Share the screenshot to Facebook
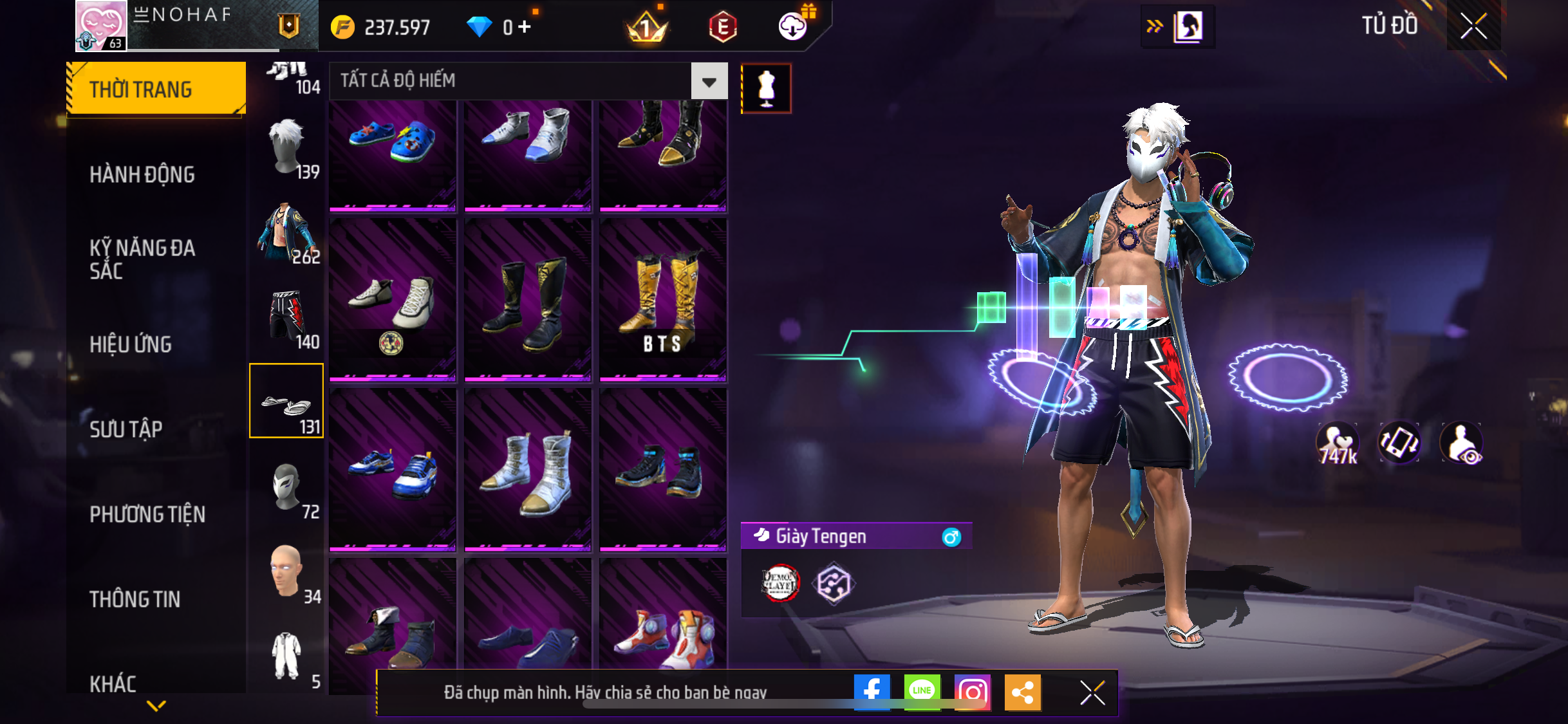This screenshot has height=724, width=1568. coord(872,692)
